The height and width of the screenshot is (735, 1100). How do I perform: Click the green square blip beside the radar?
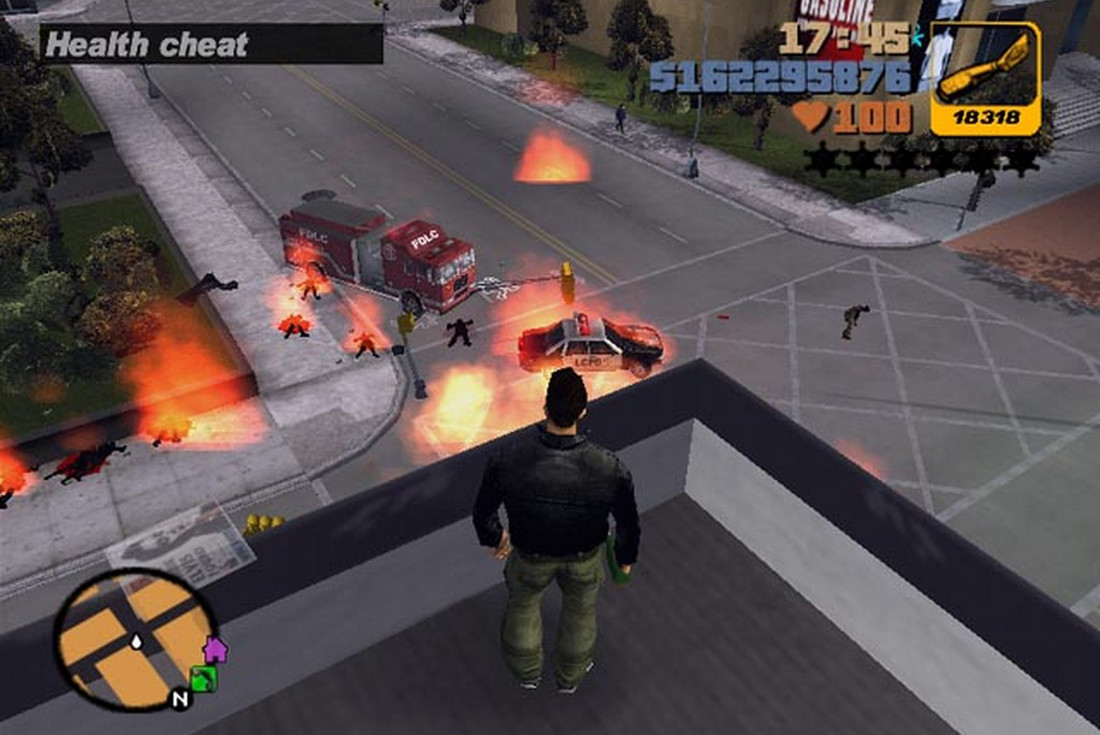204,679
